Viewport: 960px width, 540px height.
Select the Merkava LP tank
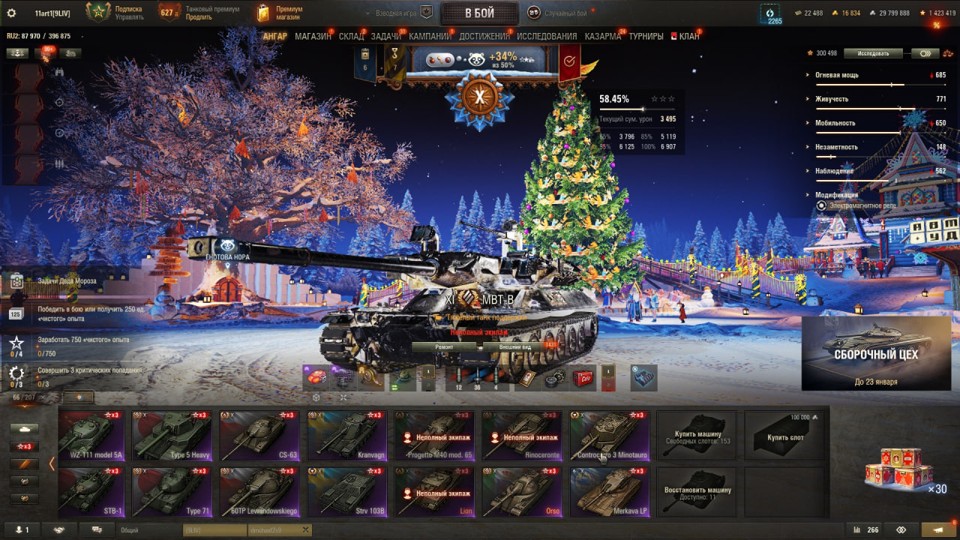609,491
